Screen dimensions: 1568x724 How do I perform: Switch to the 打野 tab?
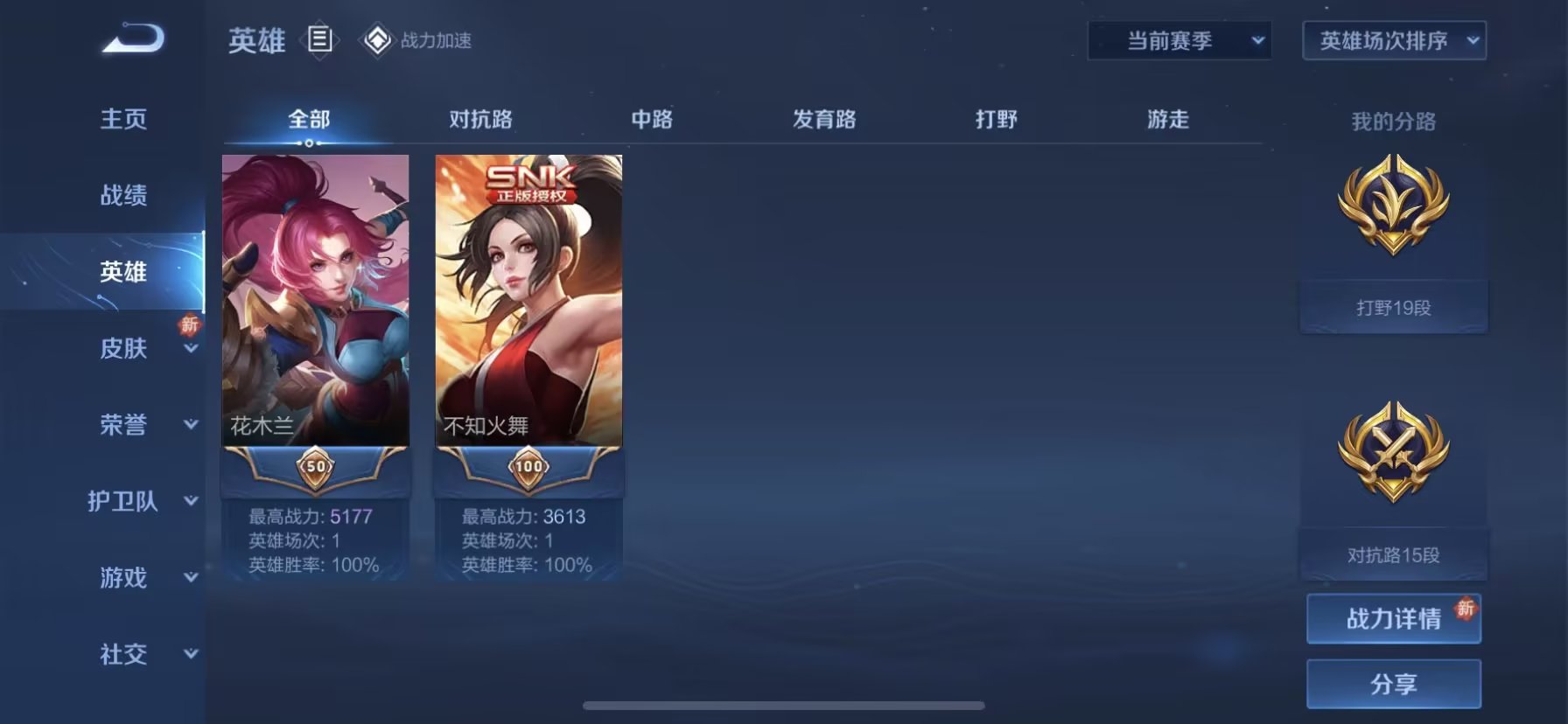(997, 119)
